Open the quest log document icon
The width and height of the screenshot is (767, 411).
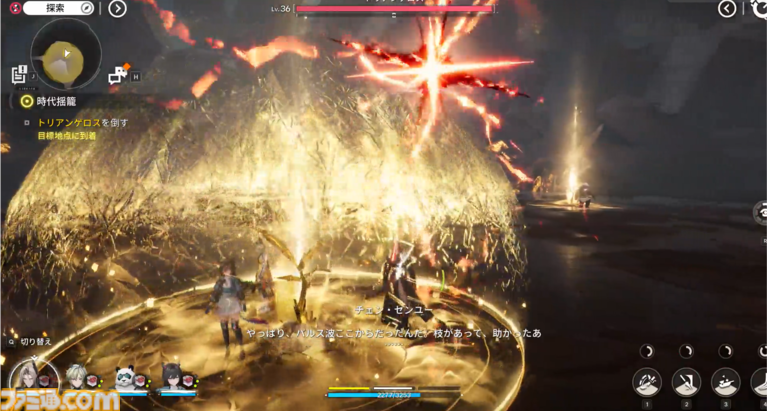coord(19,74)
